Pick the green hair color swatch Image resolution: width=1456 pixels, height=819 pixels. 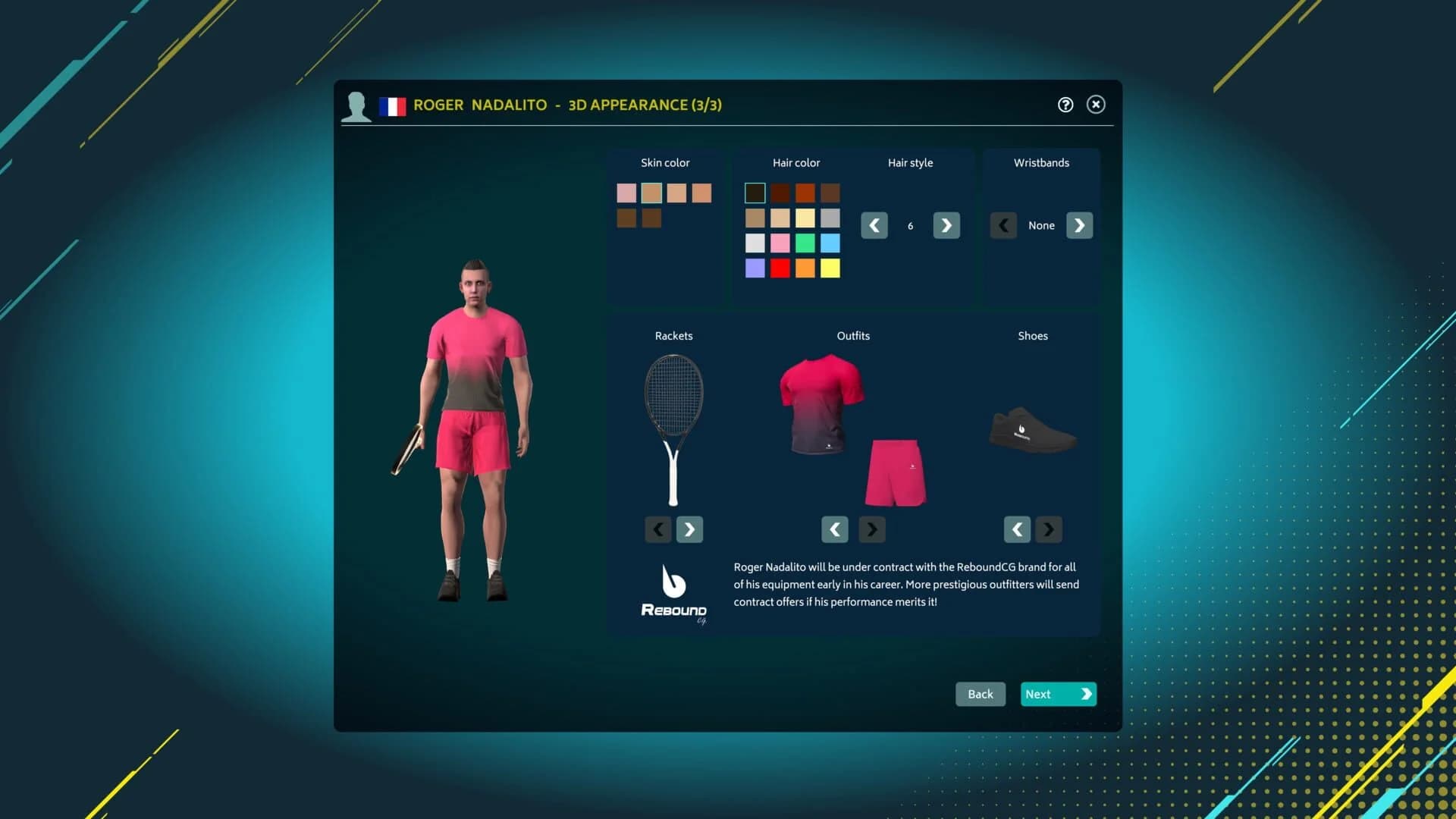point(805,243)
